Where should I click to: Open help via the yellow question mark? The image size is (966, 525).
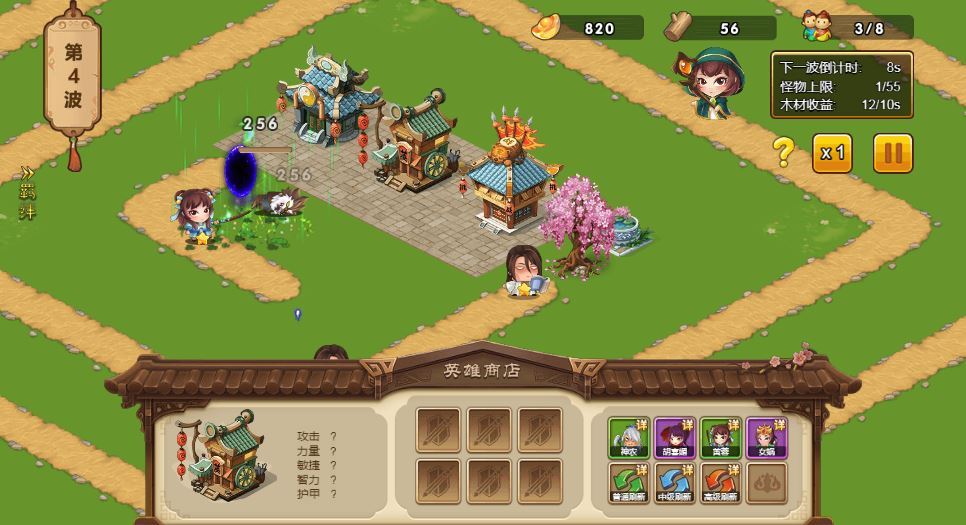coord(784,153)
